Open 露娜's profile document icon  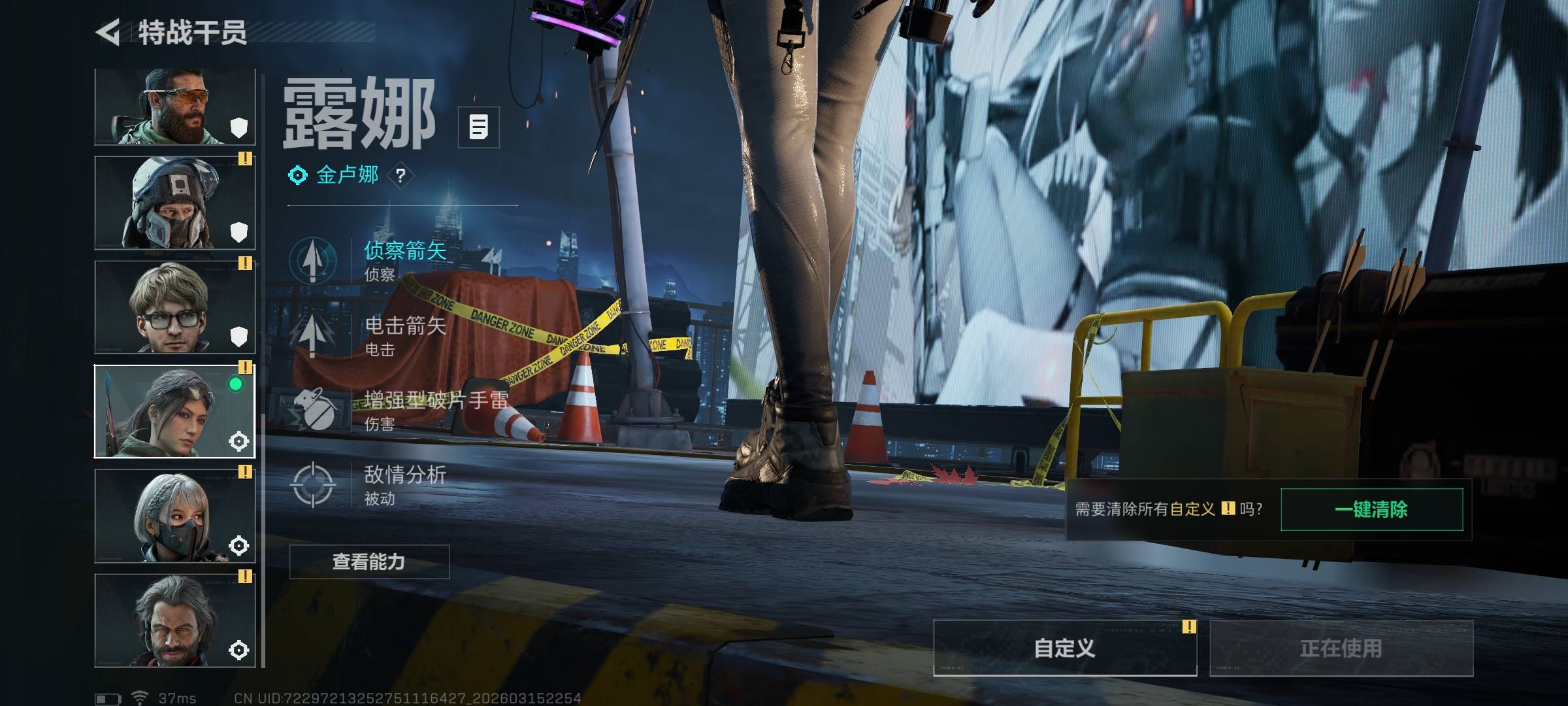coord(478,127)
